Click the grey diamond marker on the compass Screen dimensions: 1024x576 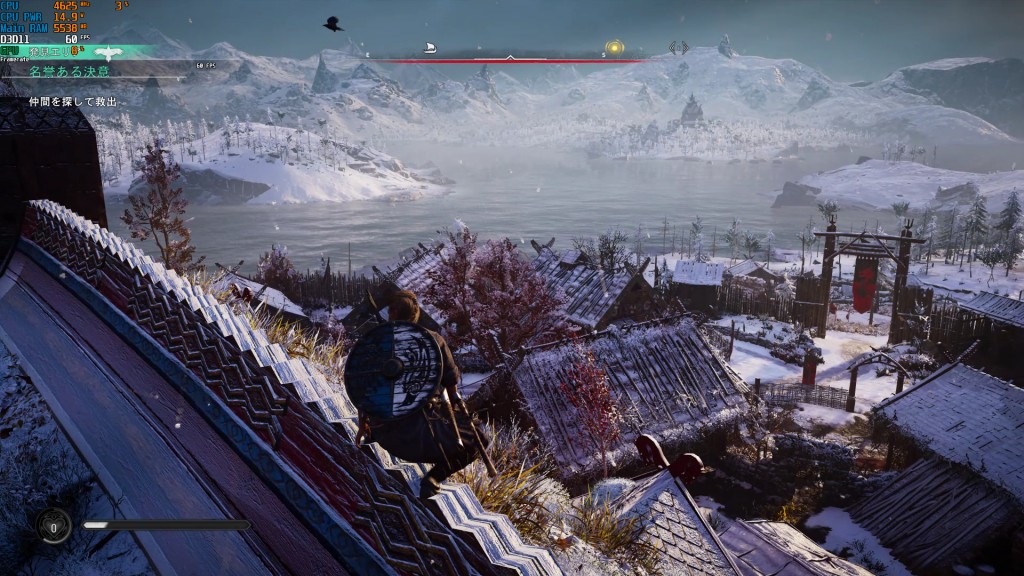[679, 47]
